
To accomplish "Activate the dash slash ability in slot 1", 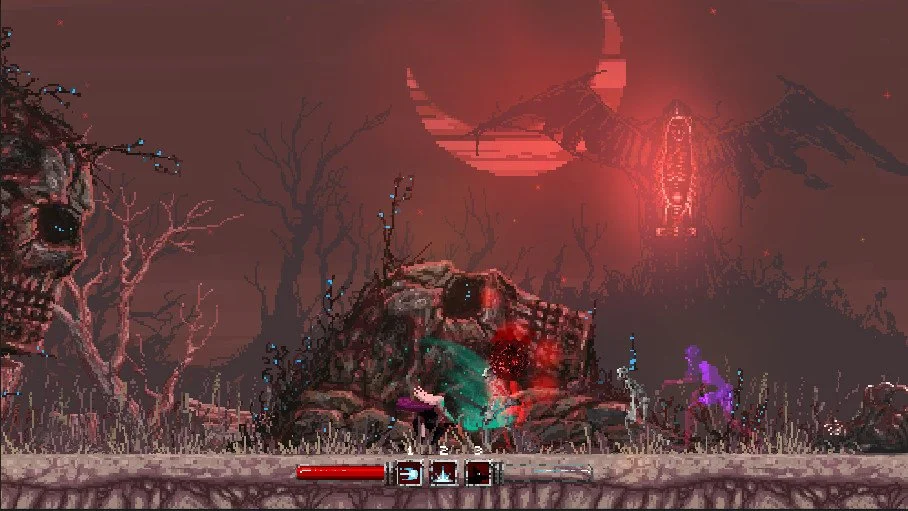I will [x=410, y=472].
